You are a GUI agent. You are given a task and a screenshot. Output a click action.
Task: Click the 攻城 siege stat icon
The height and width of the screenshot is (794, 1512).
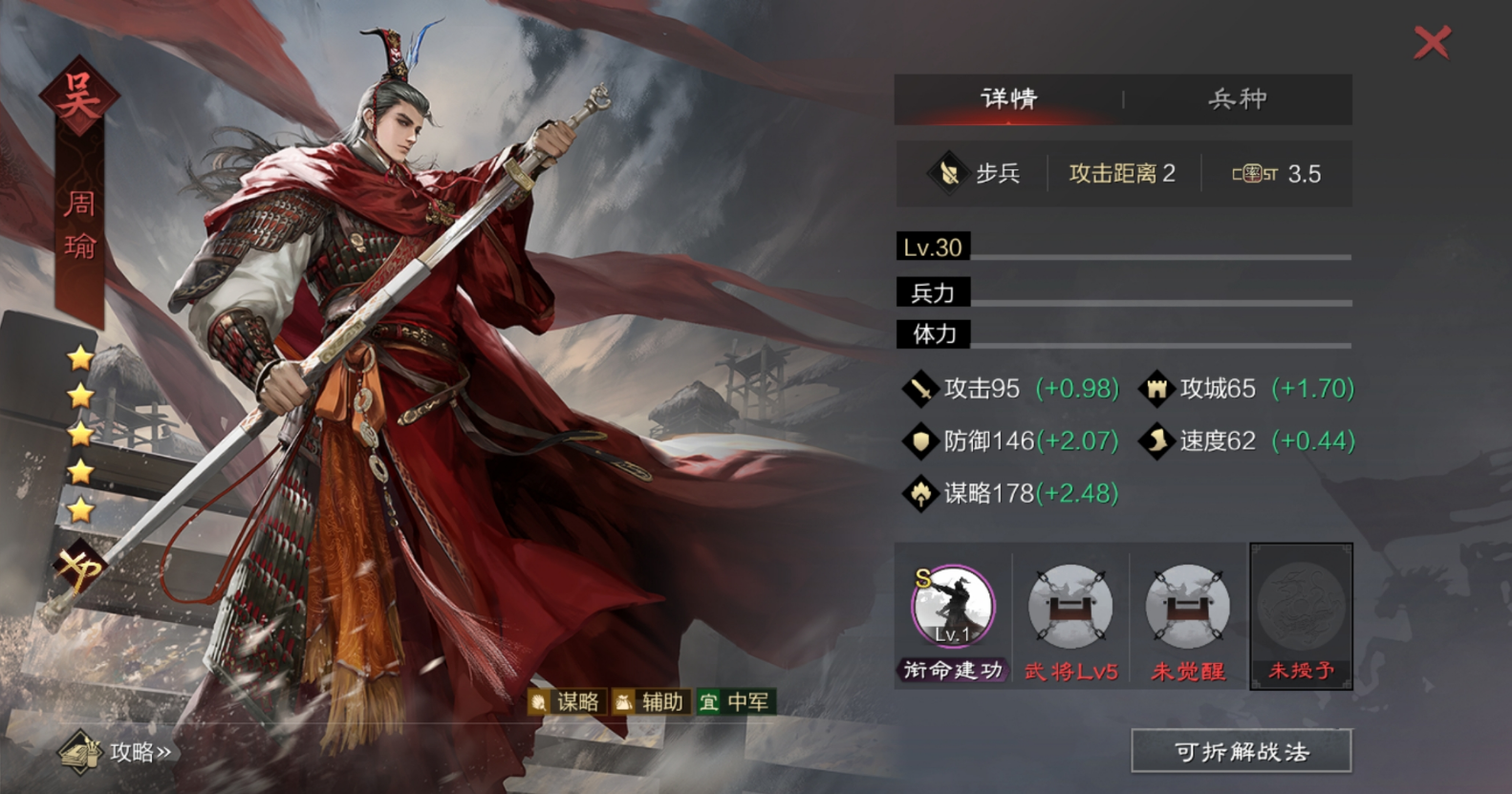[1157, 389]
